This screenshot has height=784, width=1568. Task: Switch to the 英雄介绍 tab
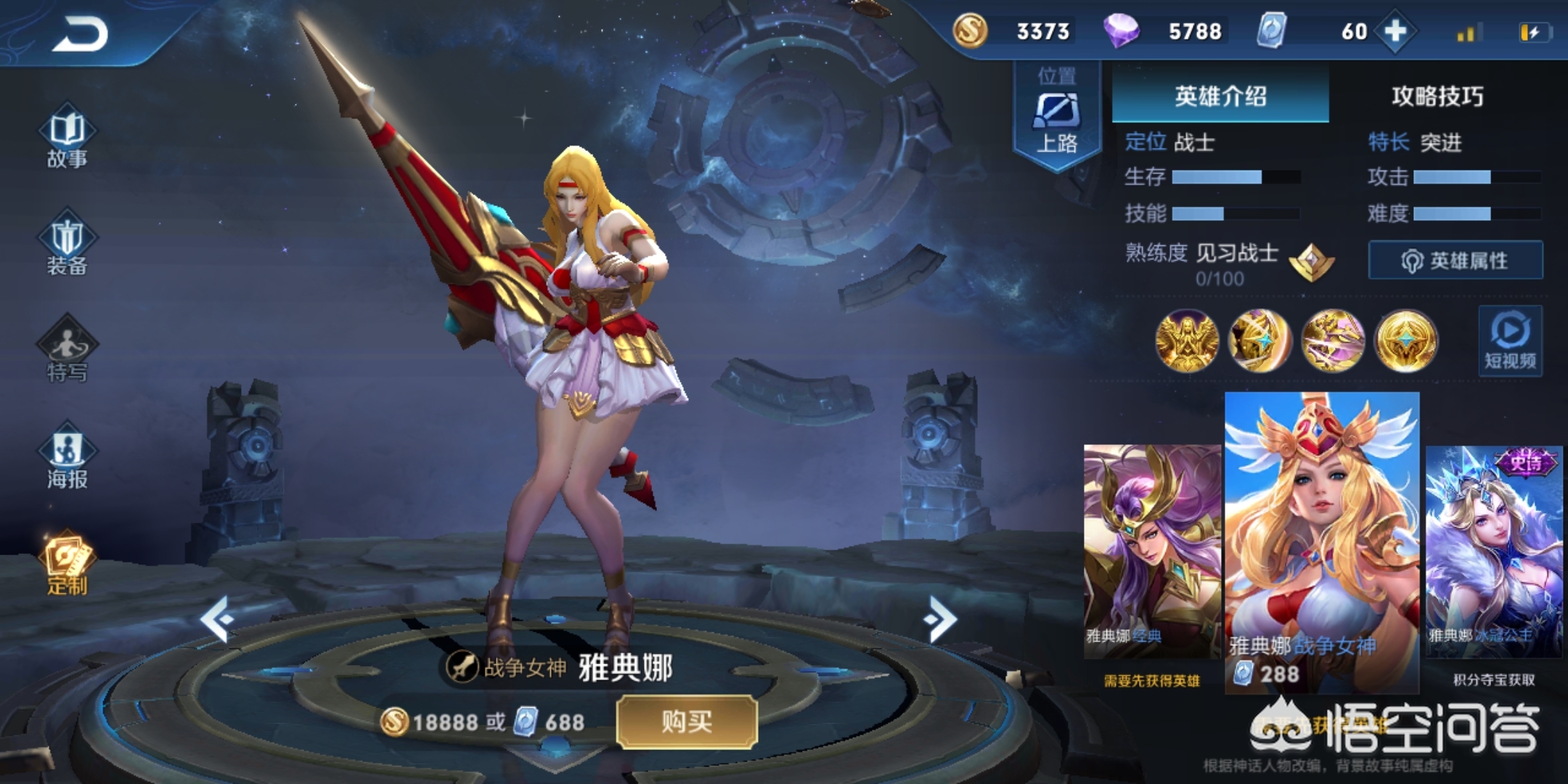[x=1220, y=96]
